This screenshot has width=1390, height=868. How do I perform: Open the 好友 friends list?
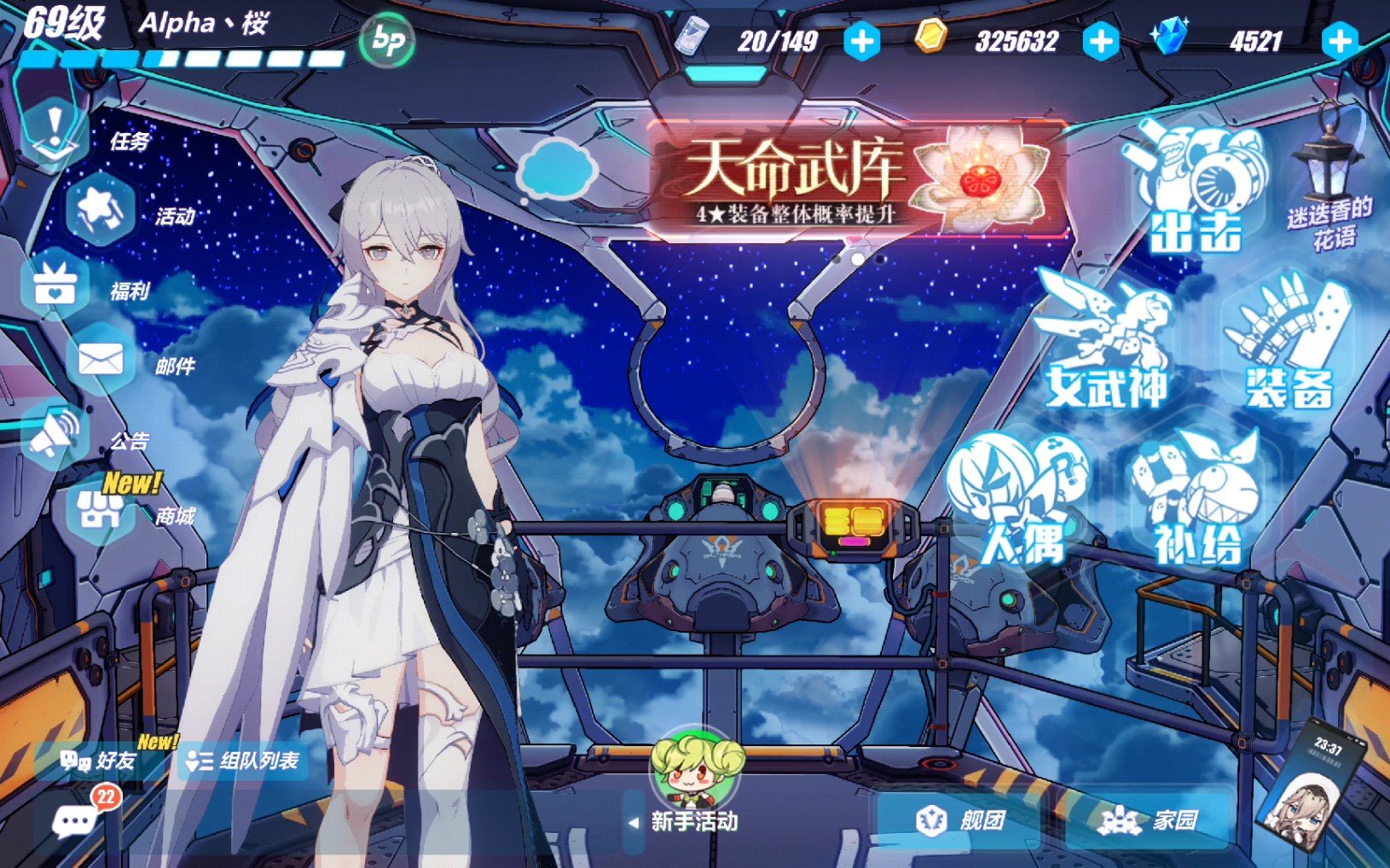click(x=100, y=761)
